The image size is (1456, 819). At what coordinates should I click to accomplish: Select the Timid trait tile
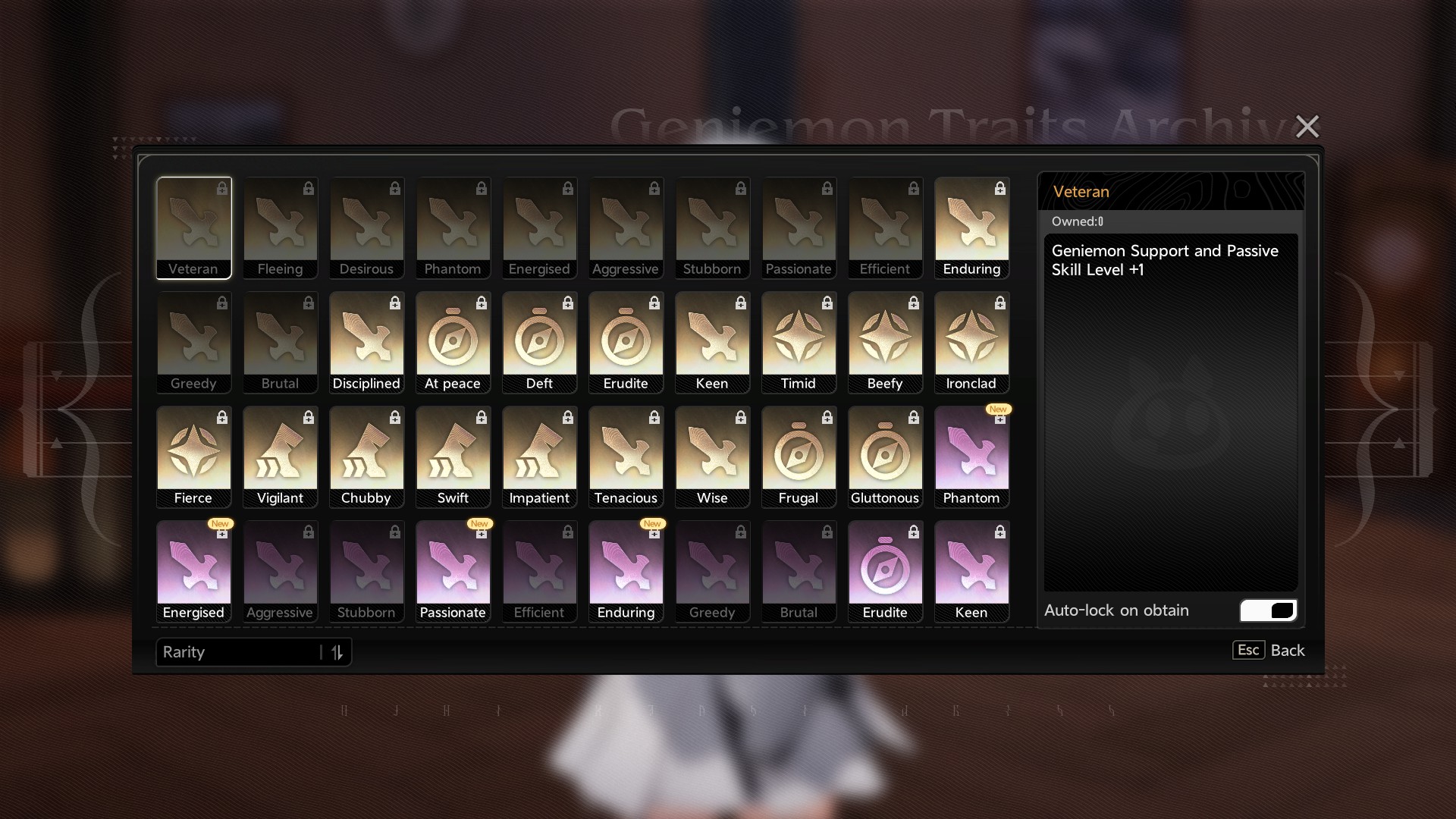799,342
